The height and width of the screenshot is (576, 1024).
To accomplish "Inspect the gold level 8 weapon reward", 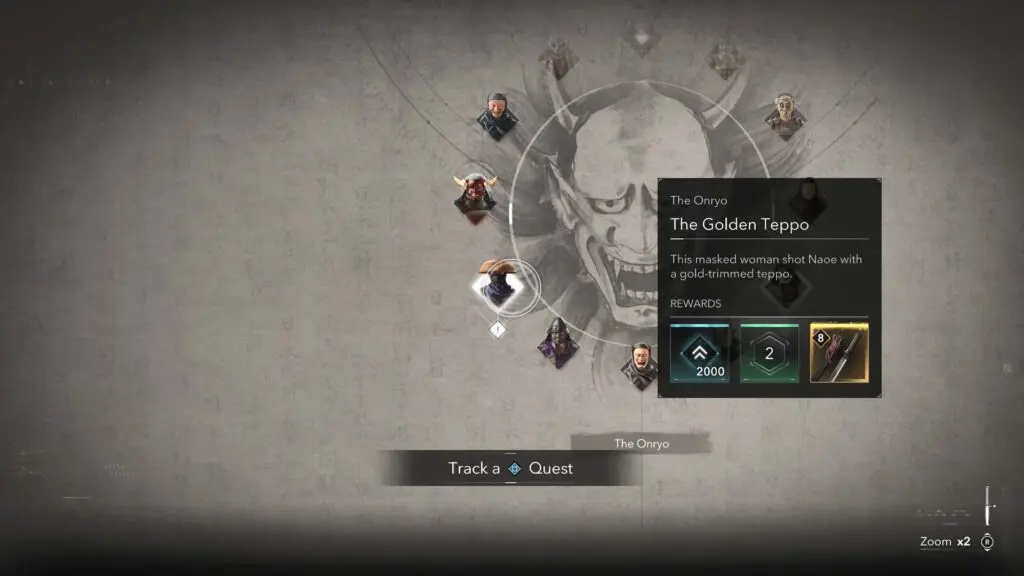I will [838, 353].
